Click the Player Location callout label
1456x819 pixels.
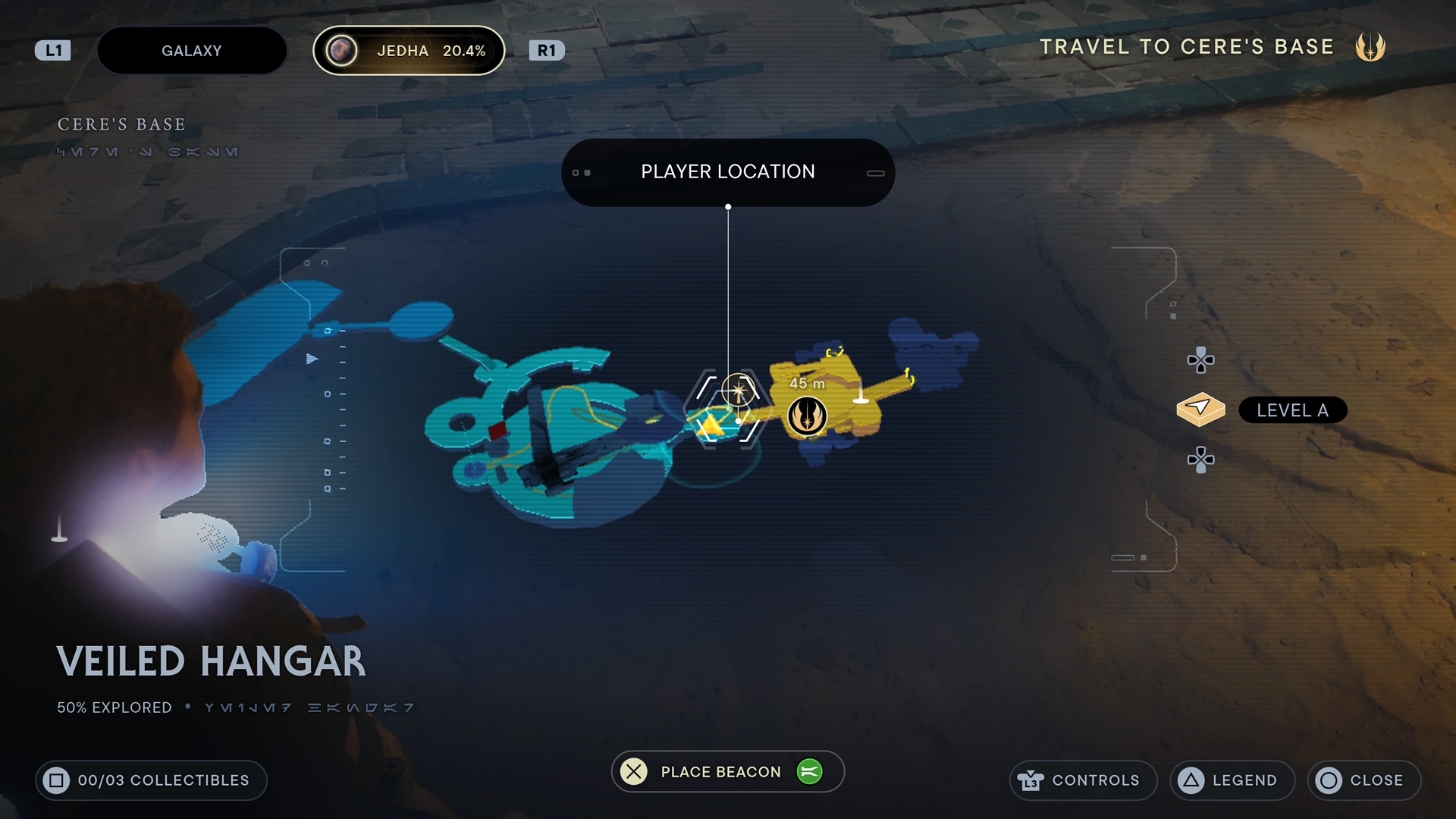pos(728,171)
